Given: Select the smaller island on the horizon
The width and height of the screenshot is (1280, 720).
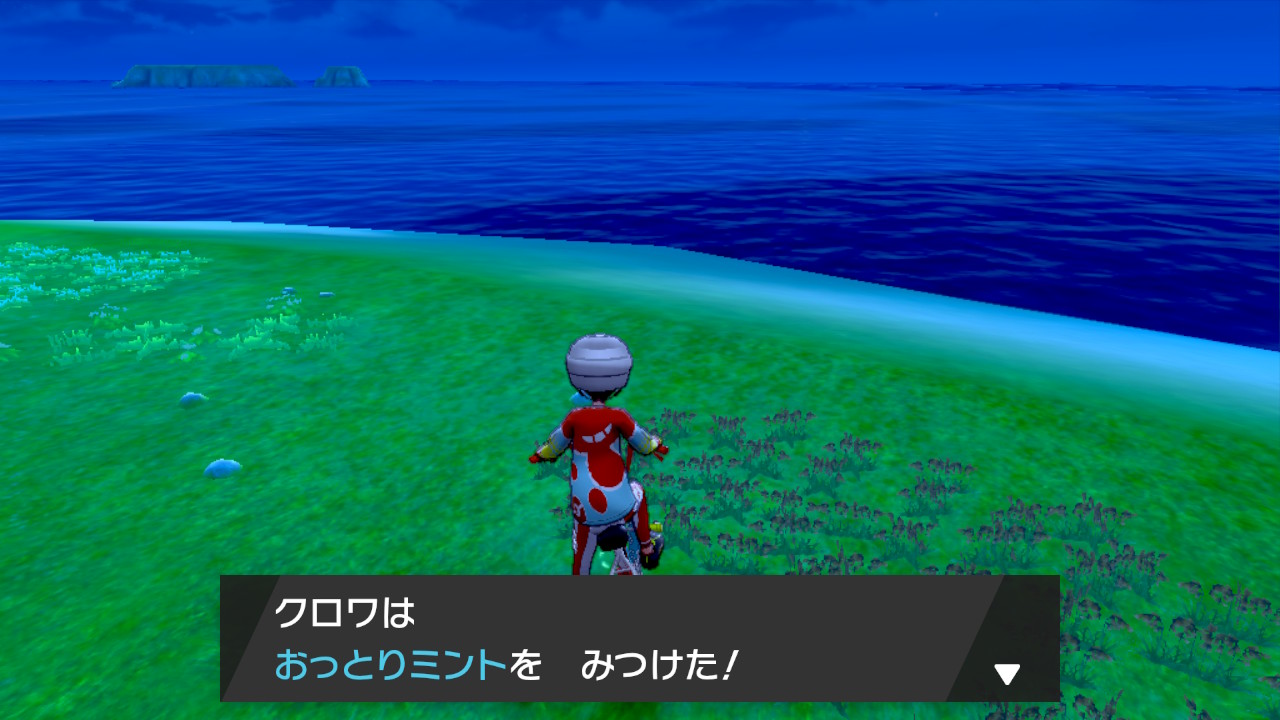Looking at the screenshot, I should (340, 75).
